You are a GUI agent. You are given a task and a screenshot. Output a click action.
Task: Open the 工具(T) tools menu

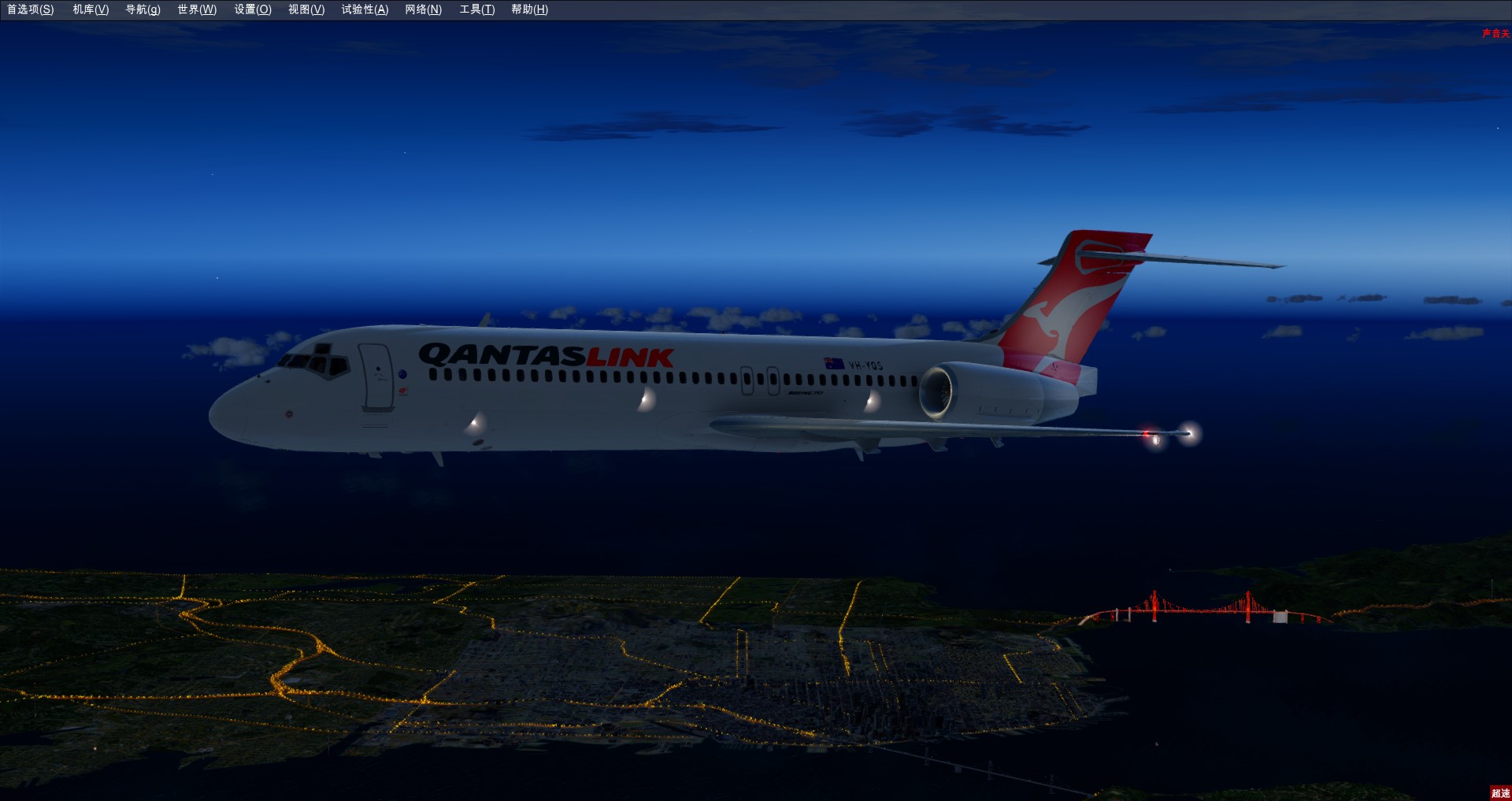click(477, 9)
